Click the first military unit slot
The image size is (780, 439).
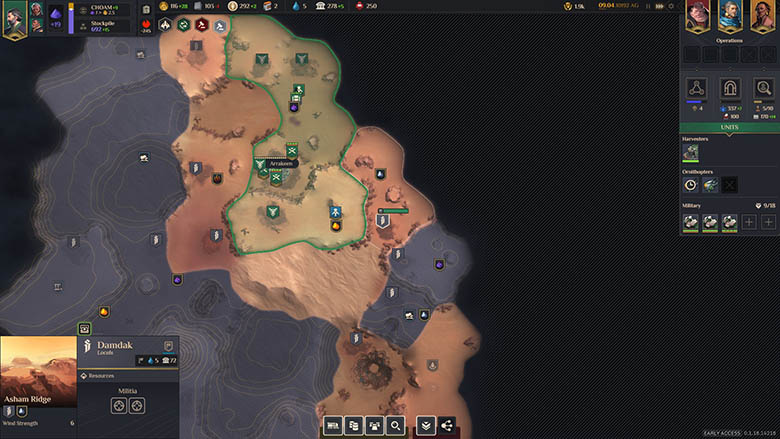[690, 222]
